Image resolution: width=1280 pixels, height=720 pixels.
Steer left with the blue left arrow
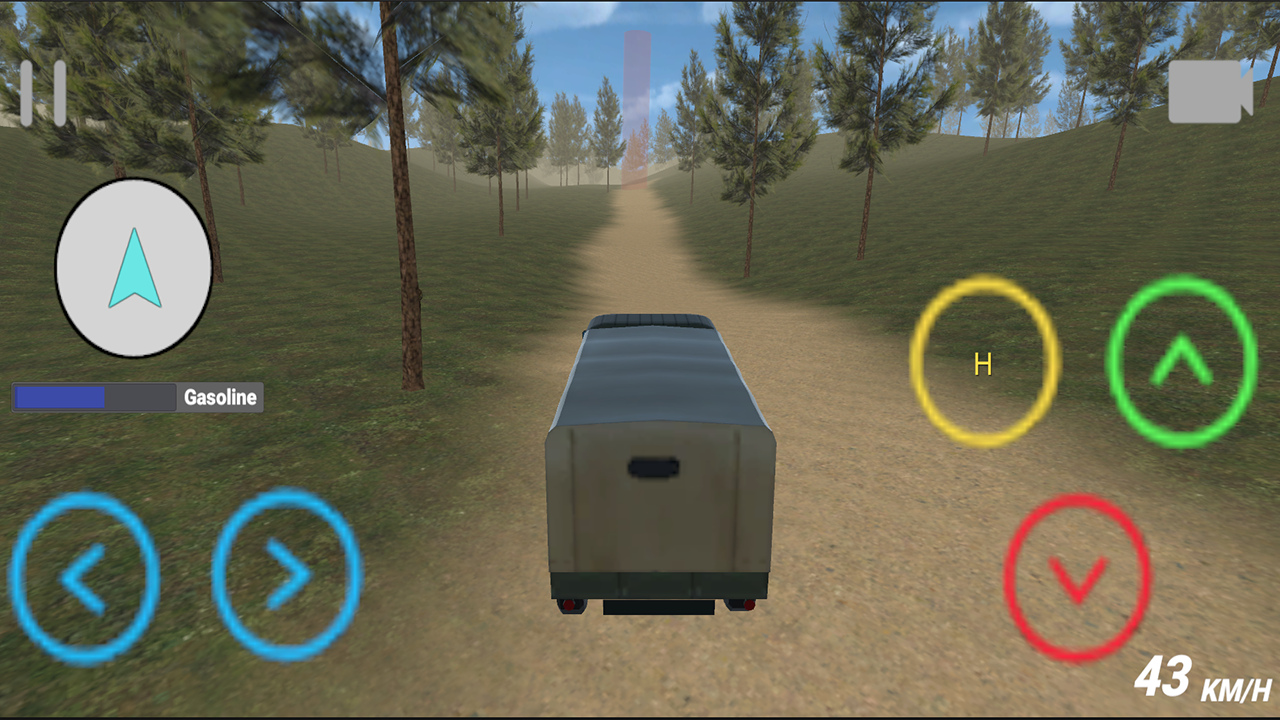(85, 578)
